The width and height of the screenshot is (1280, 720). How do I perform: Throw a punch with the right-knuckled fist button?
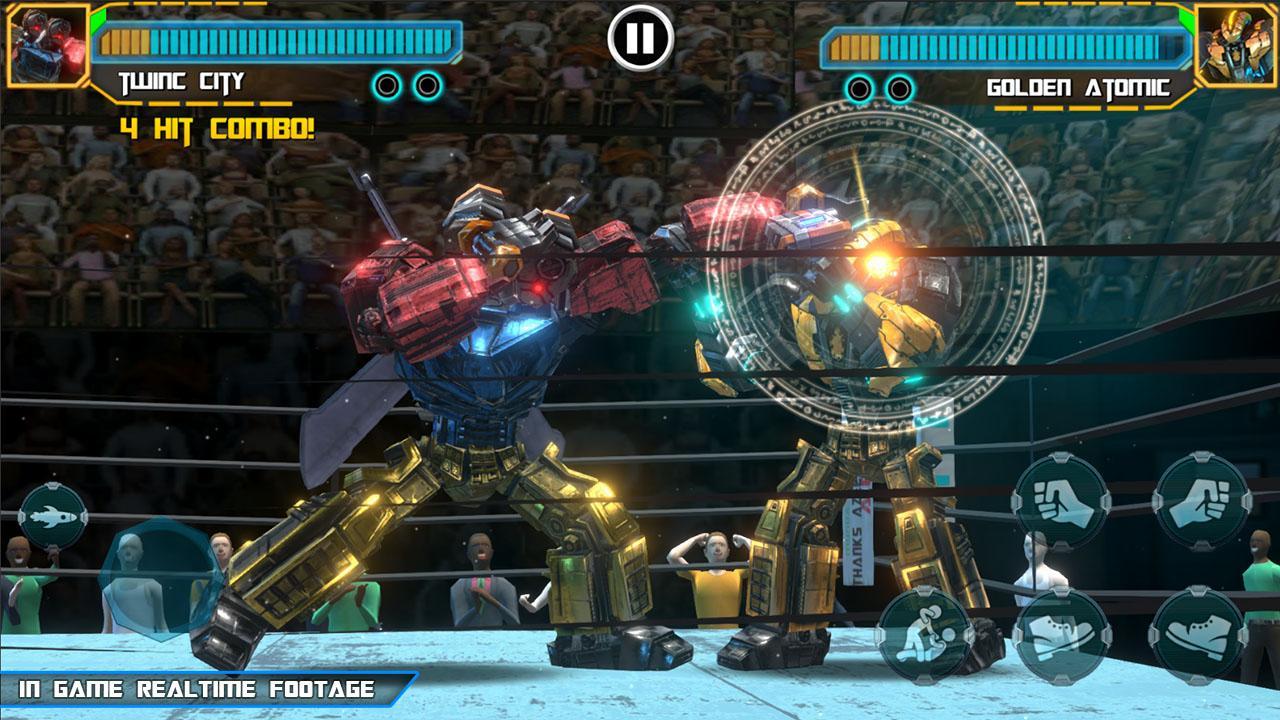click(x=1201, y=500)
